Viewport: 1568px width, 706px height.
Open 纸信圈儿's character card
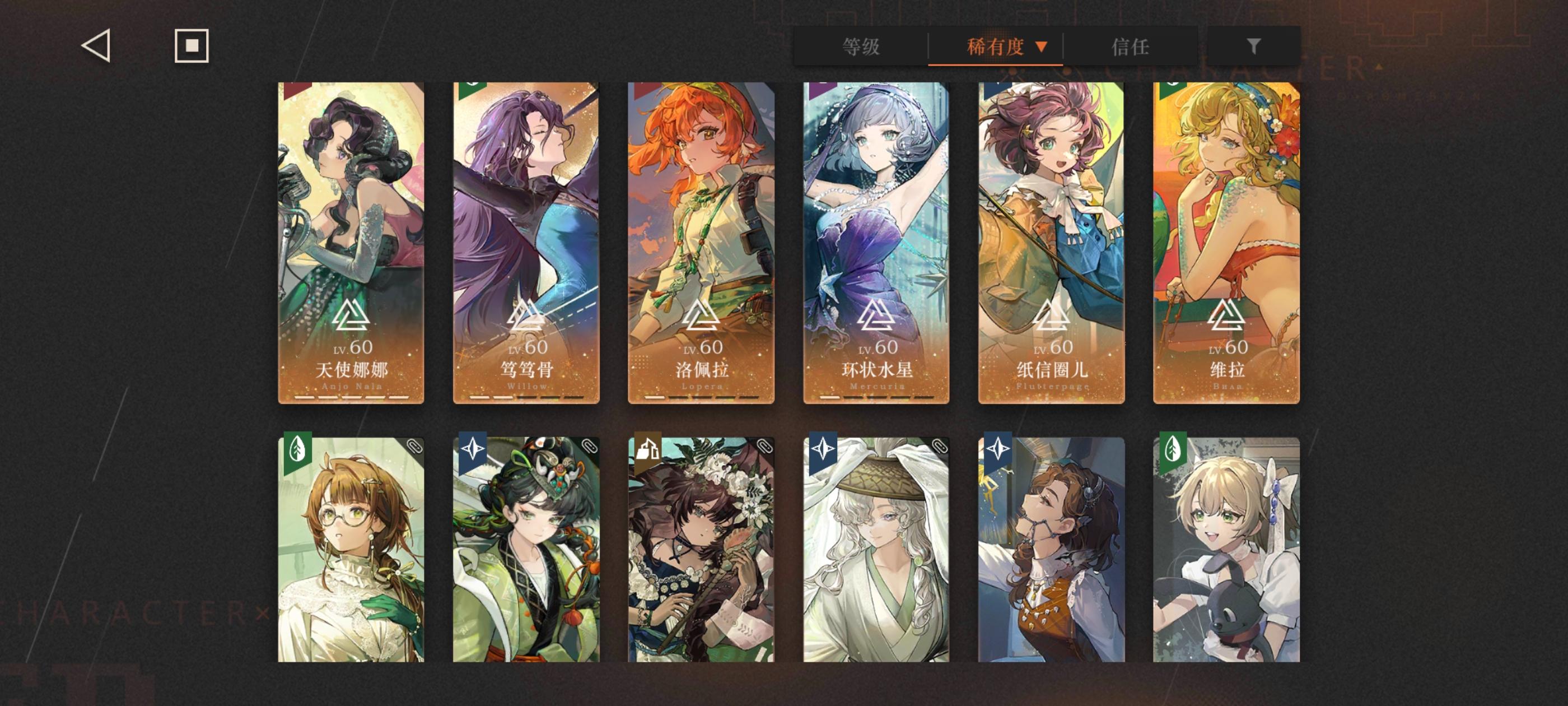pos(1051,244)
